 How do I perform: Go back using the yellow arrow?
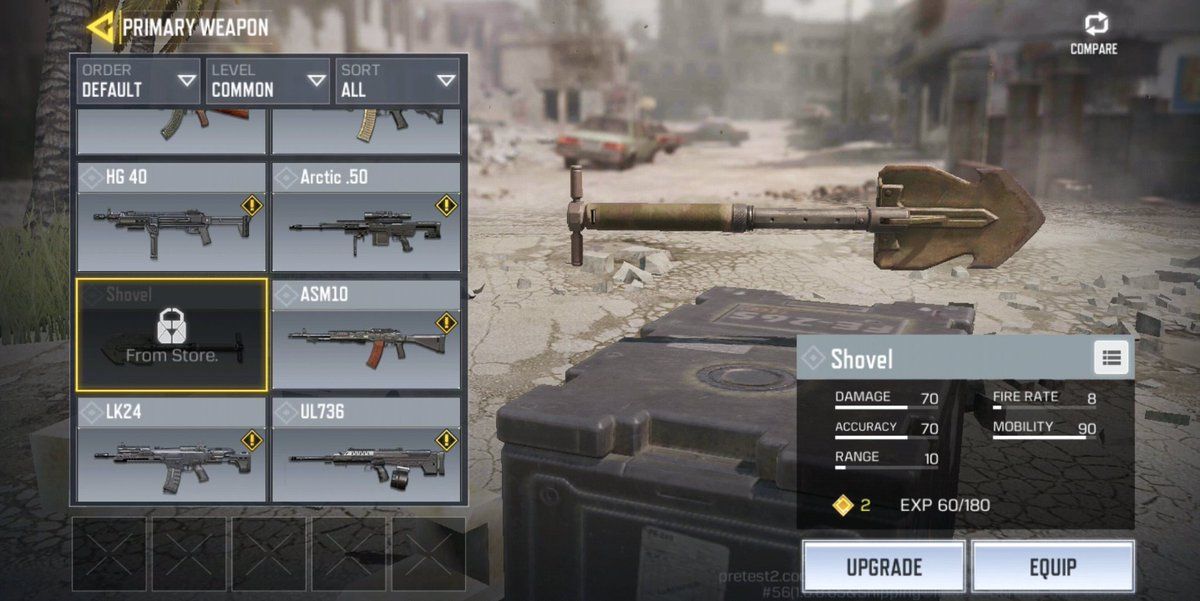point(99,27)
